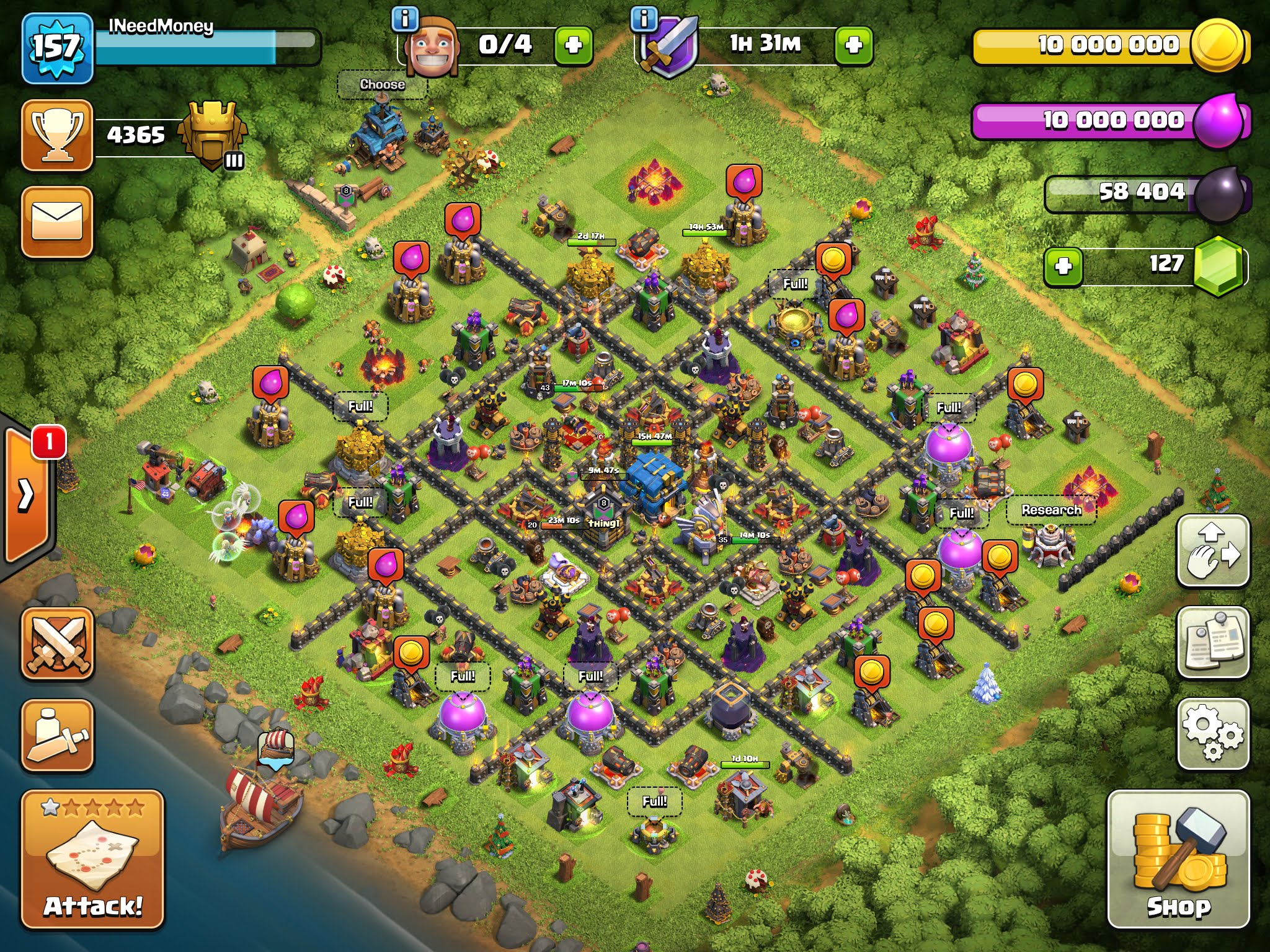The height and width of the screenshot is (952, 1270).
Task: Tap the Research label above the laboratory
Action: [1051, 510]
